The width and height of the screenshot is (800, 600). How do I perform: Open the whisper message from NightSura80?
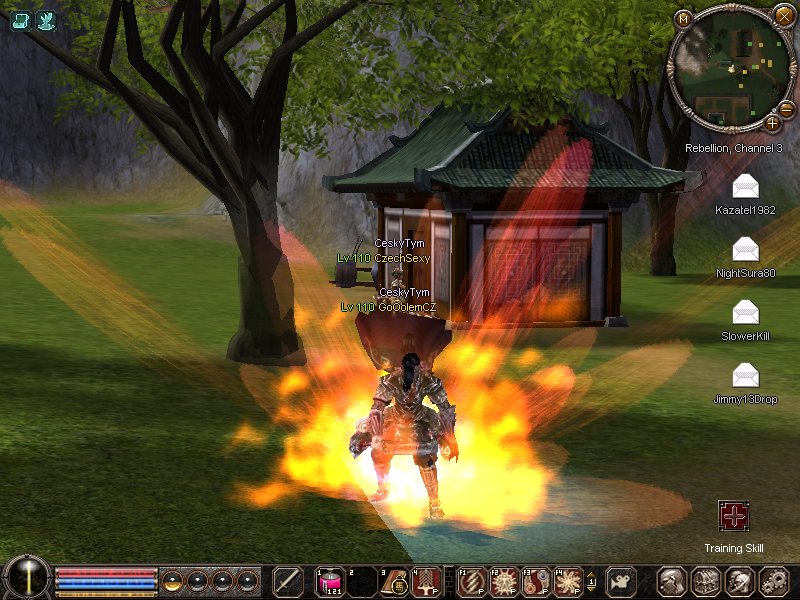[745, 249]
